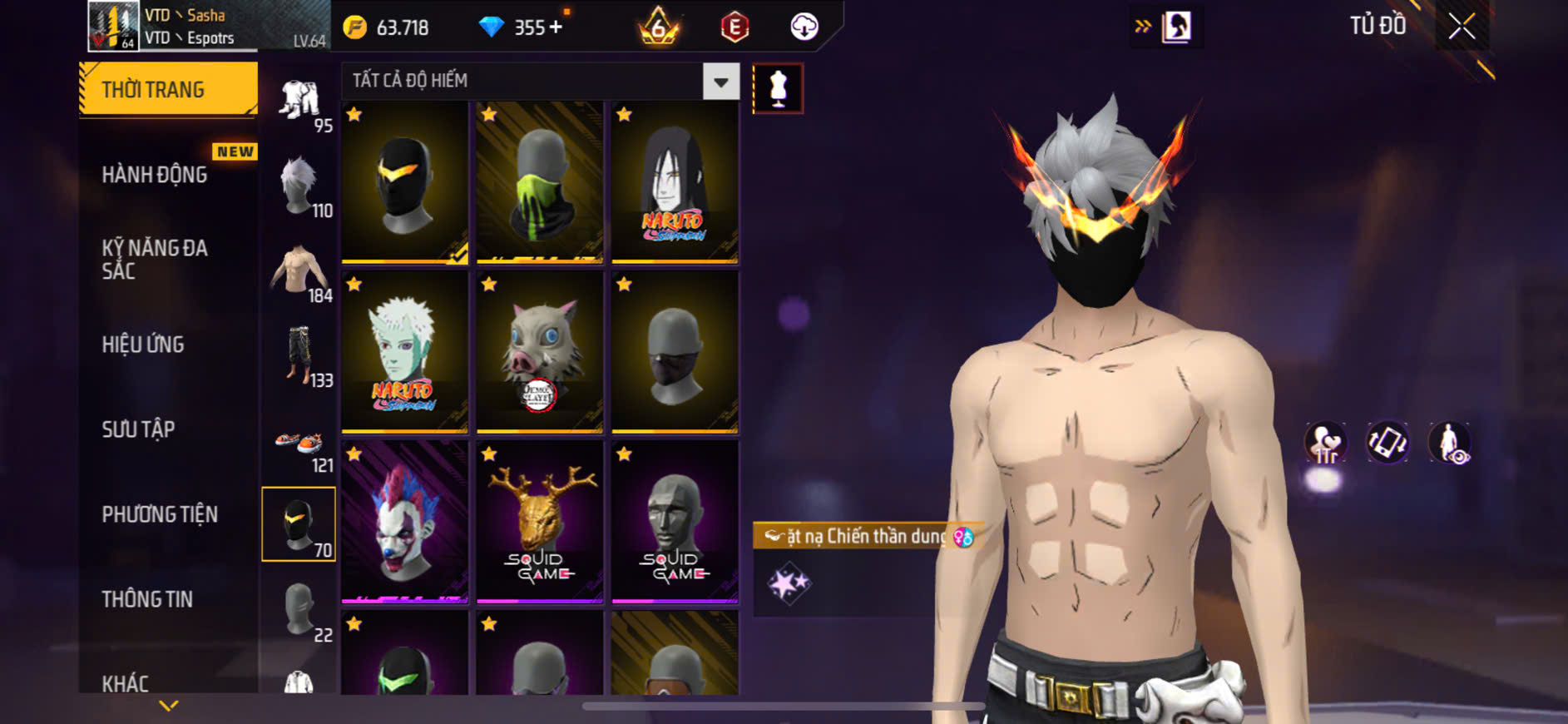Image resolution: width=1568 pixels, height=724 pixels.
Task: Close the wardrobe with the X button
Action: [x=1462, y=27]
